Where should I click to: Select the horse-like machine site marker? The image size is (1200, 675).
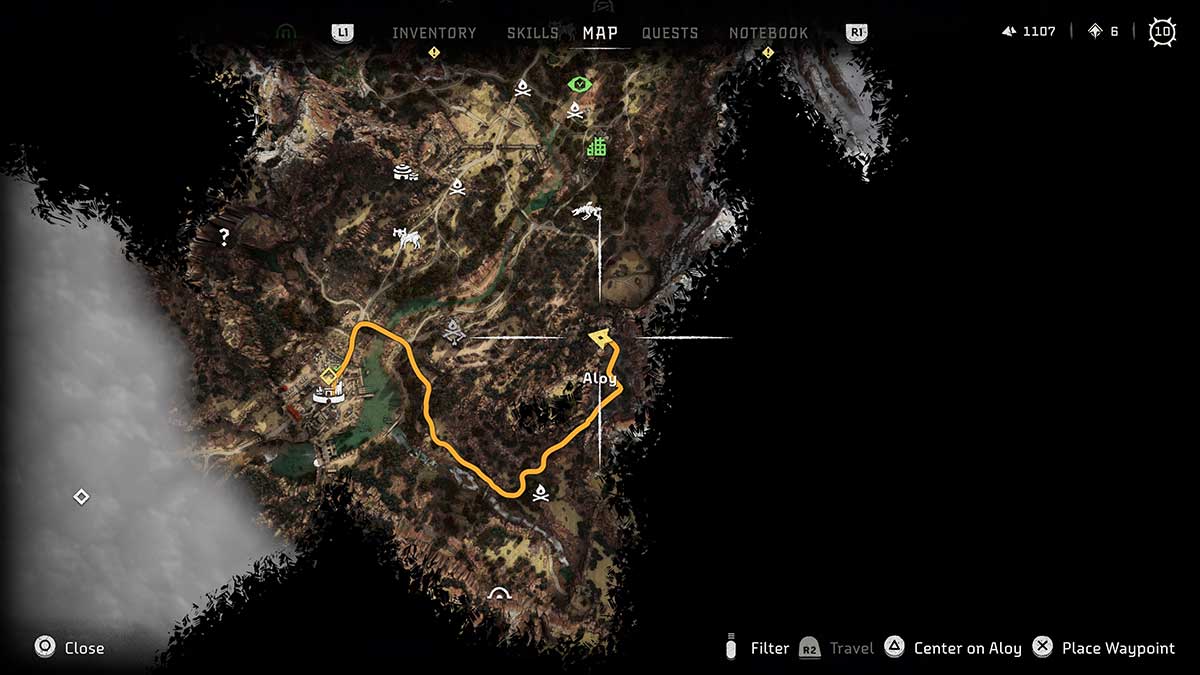(406, 238)
